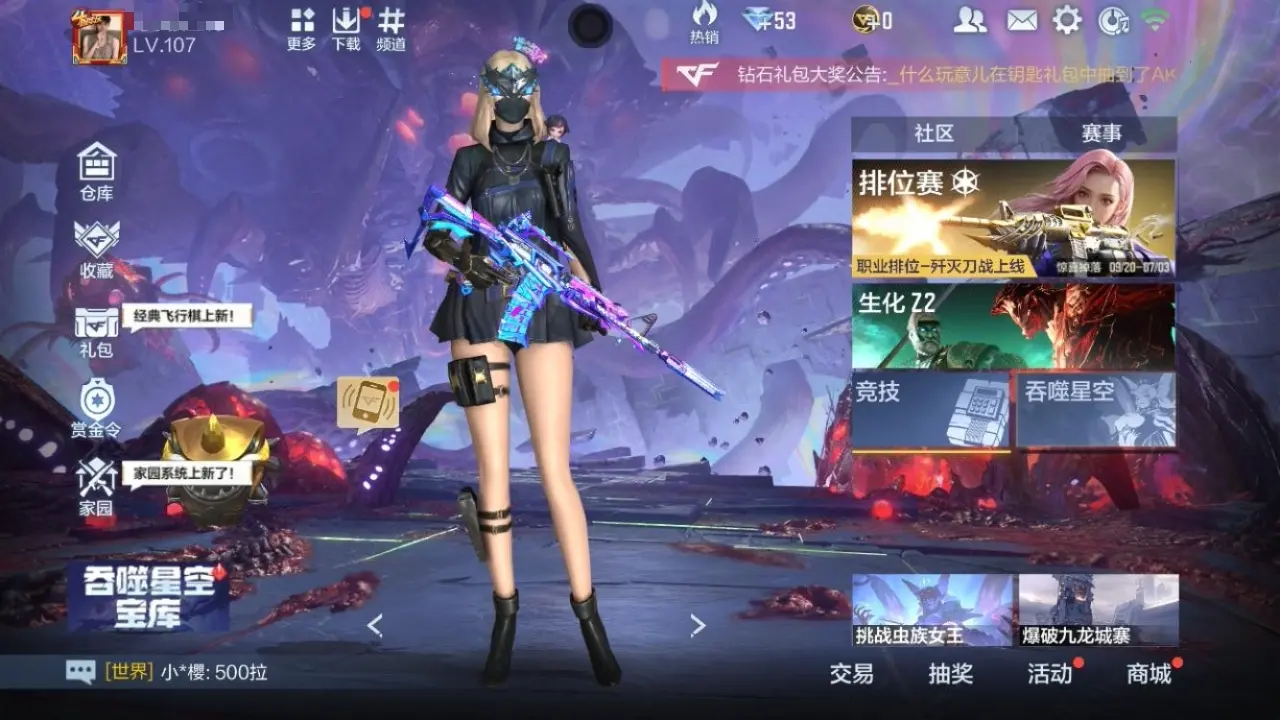Screen dimensions: 1280x720
Task: Open the 收藏 collection menu
Action: pos(97,248)
